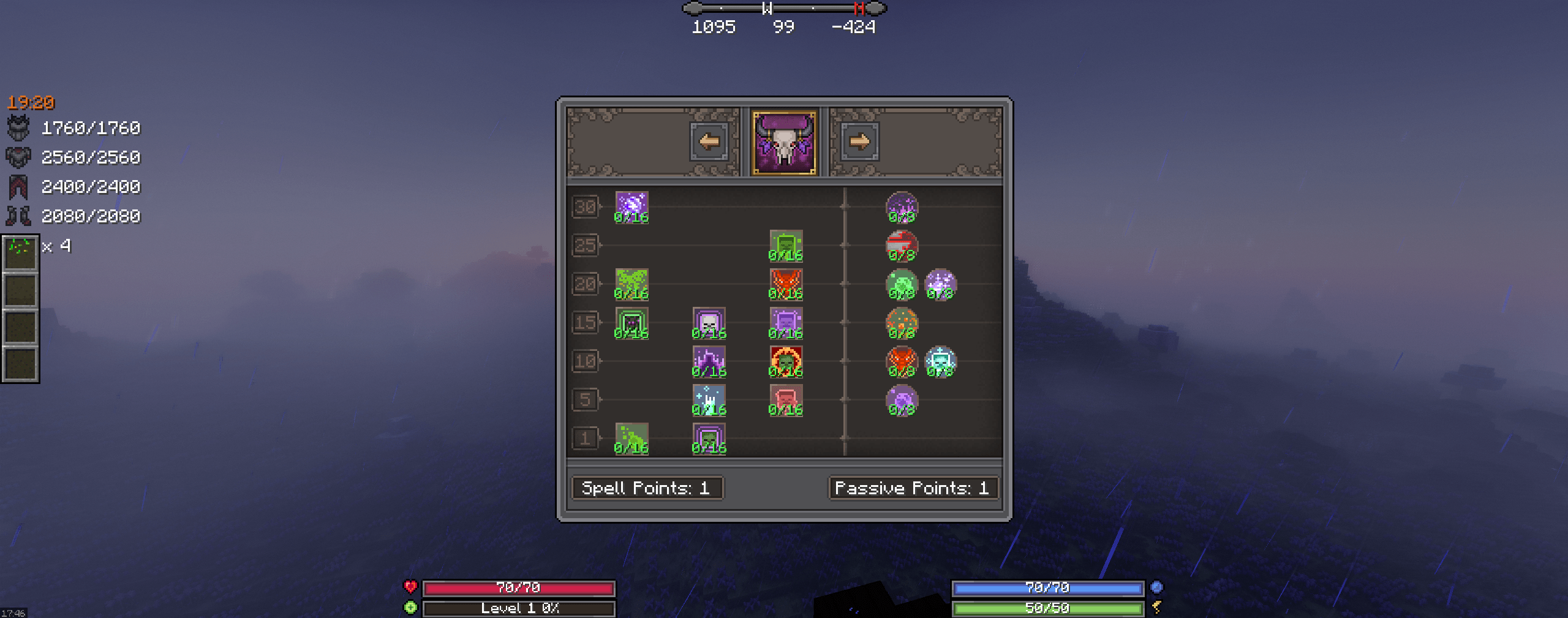This screenshot has width=1568, height=618.
Task: Select the green item stack slot showing x4
Action: coord(21,253)
